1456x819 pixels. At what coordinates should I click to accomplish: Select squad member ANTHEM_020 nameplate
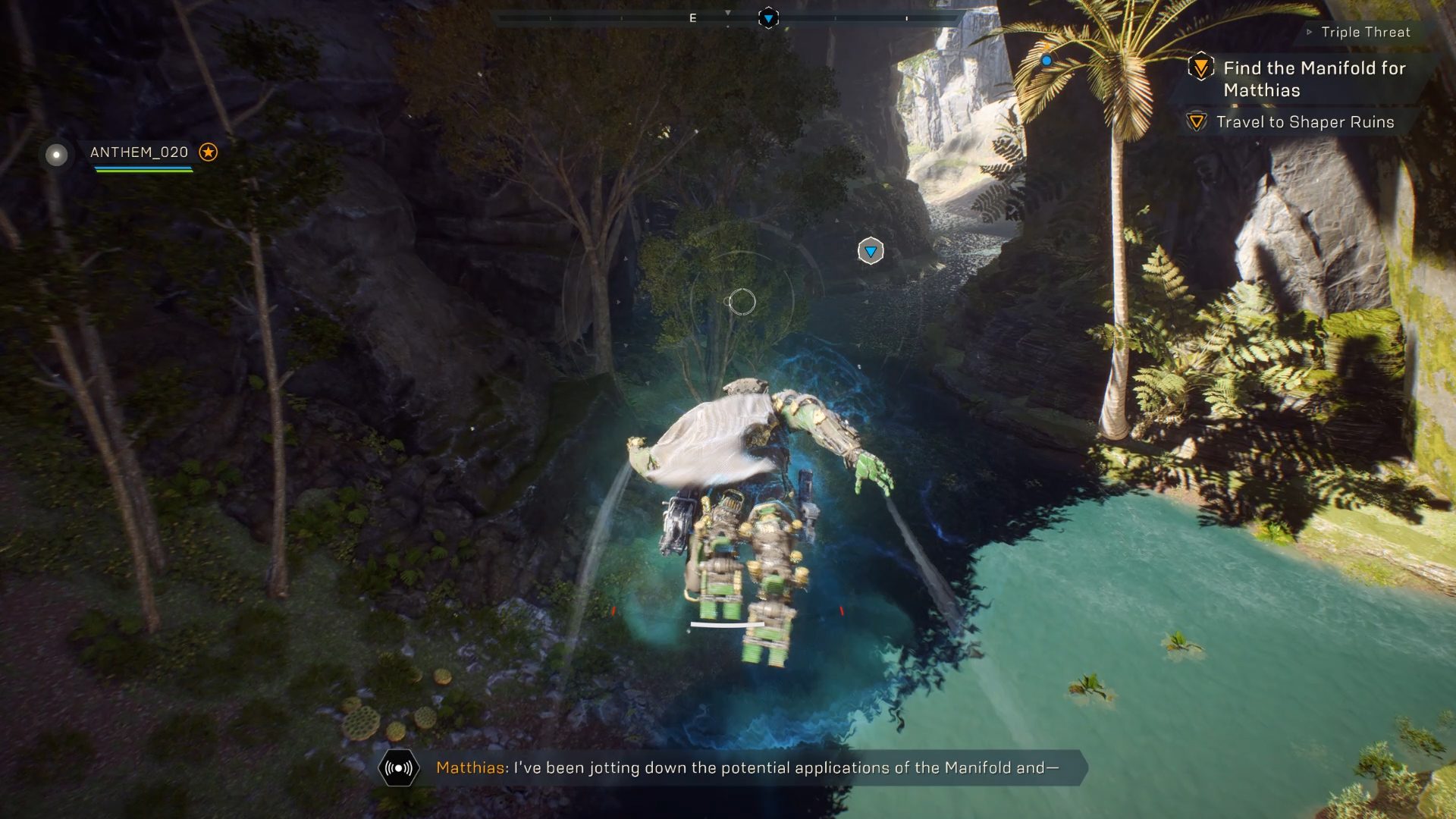[139, 152]
